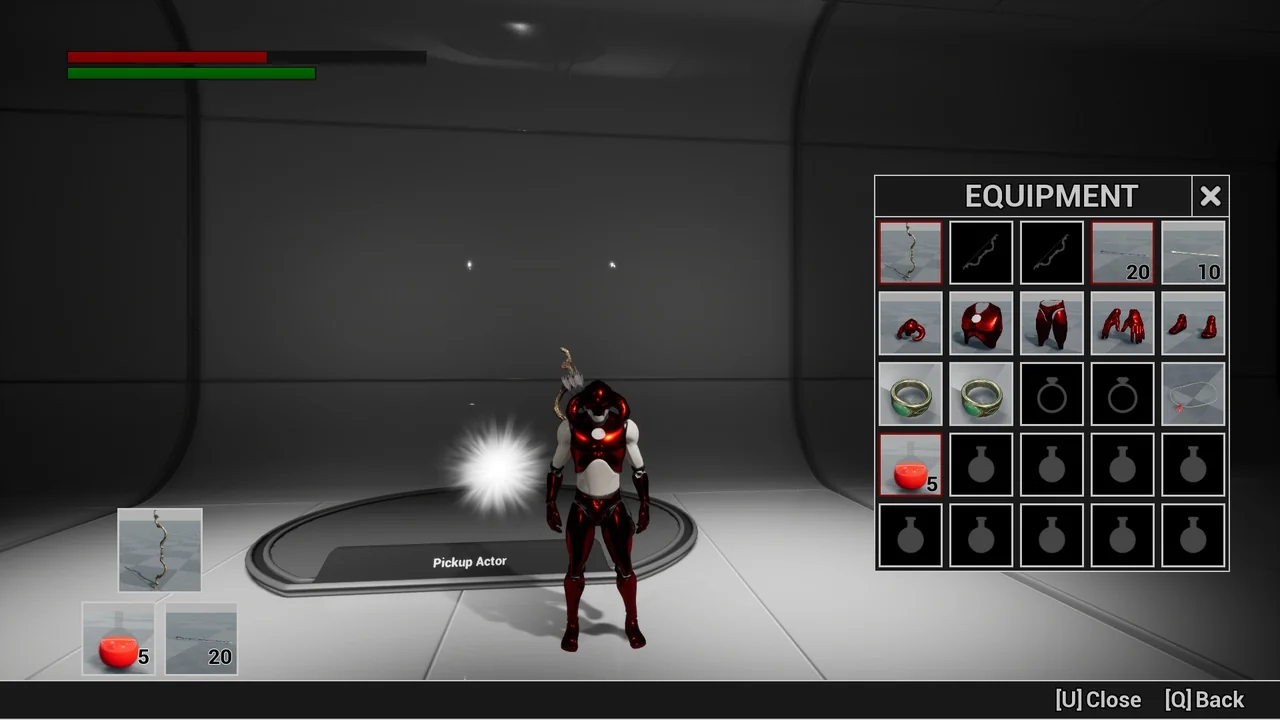Click the bow quick slot on the HUD
The image size is (1280, 720).
(x=160, y=550)
